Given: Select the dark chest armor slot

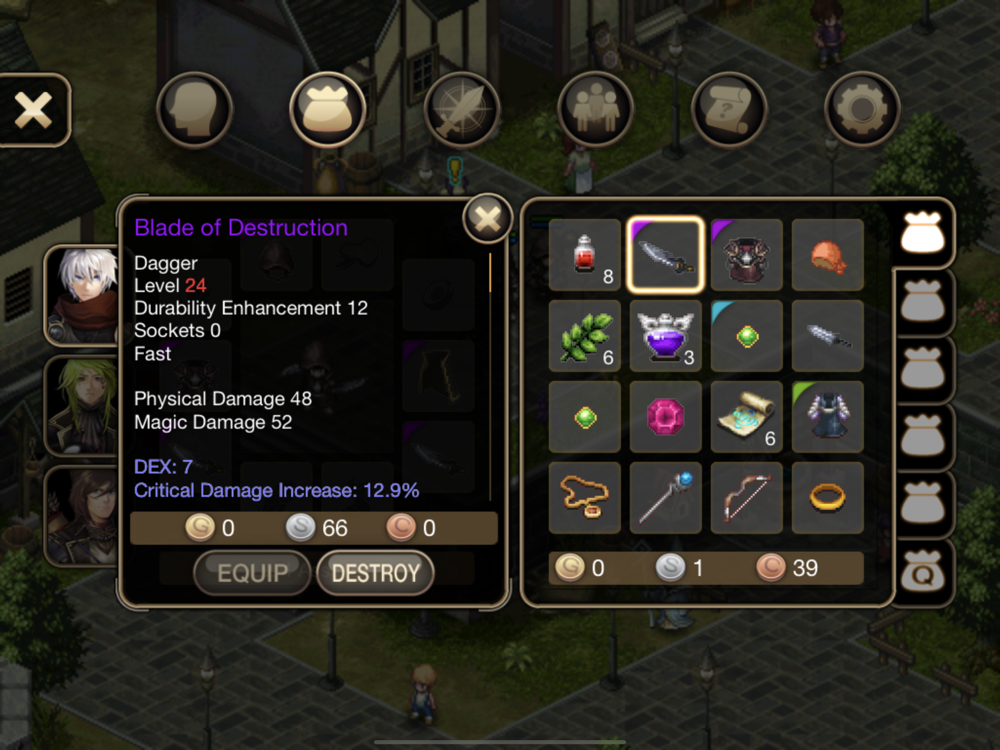Looking at the screenshot, I should pyautogui.click(x=747, y=255).
